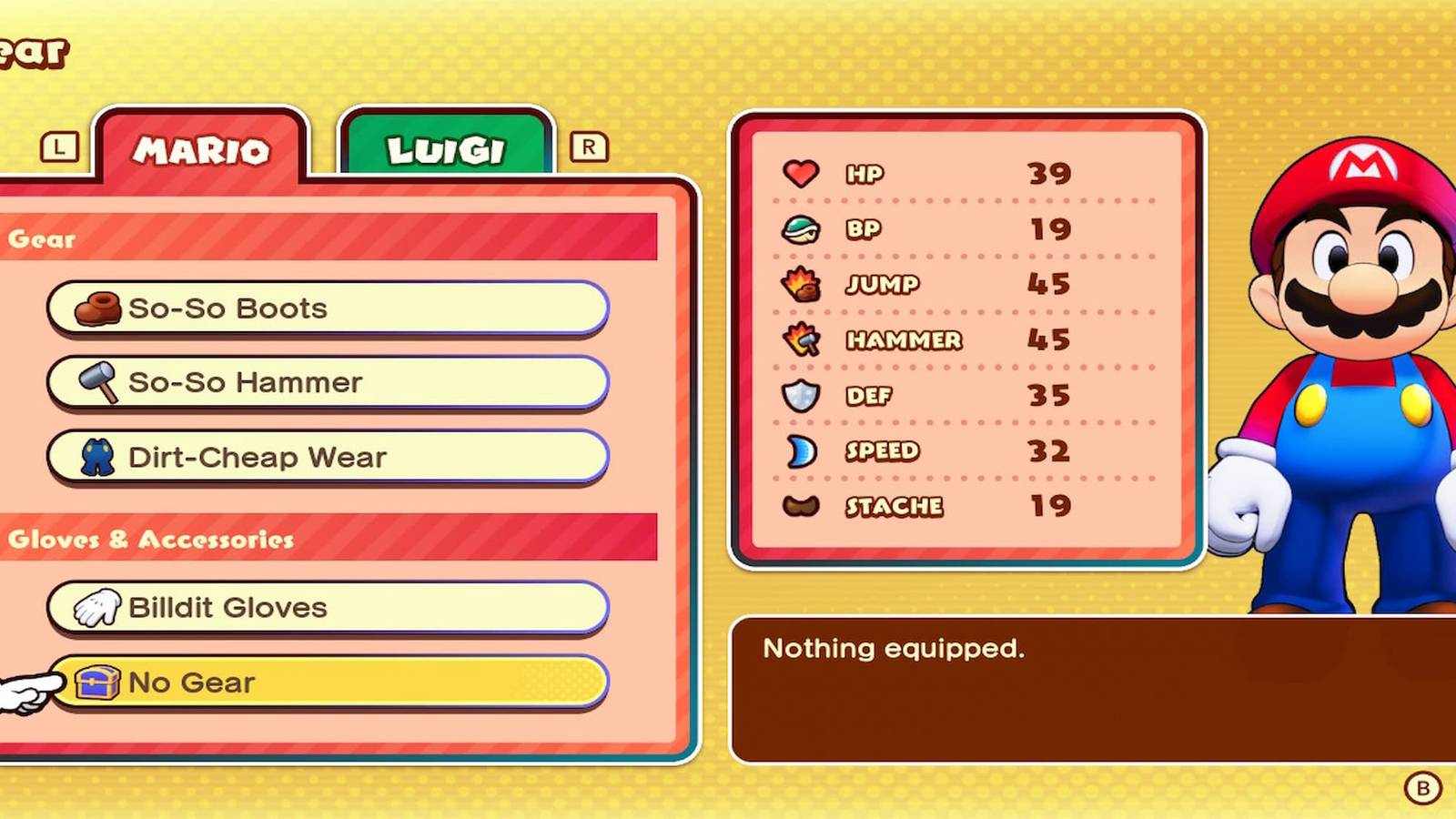The height and width of the screenshot is (819, 1456).
Task: Click the hammer icon on So-So Hammer
Action: point(100,382)
